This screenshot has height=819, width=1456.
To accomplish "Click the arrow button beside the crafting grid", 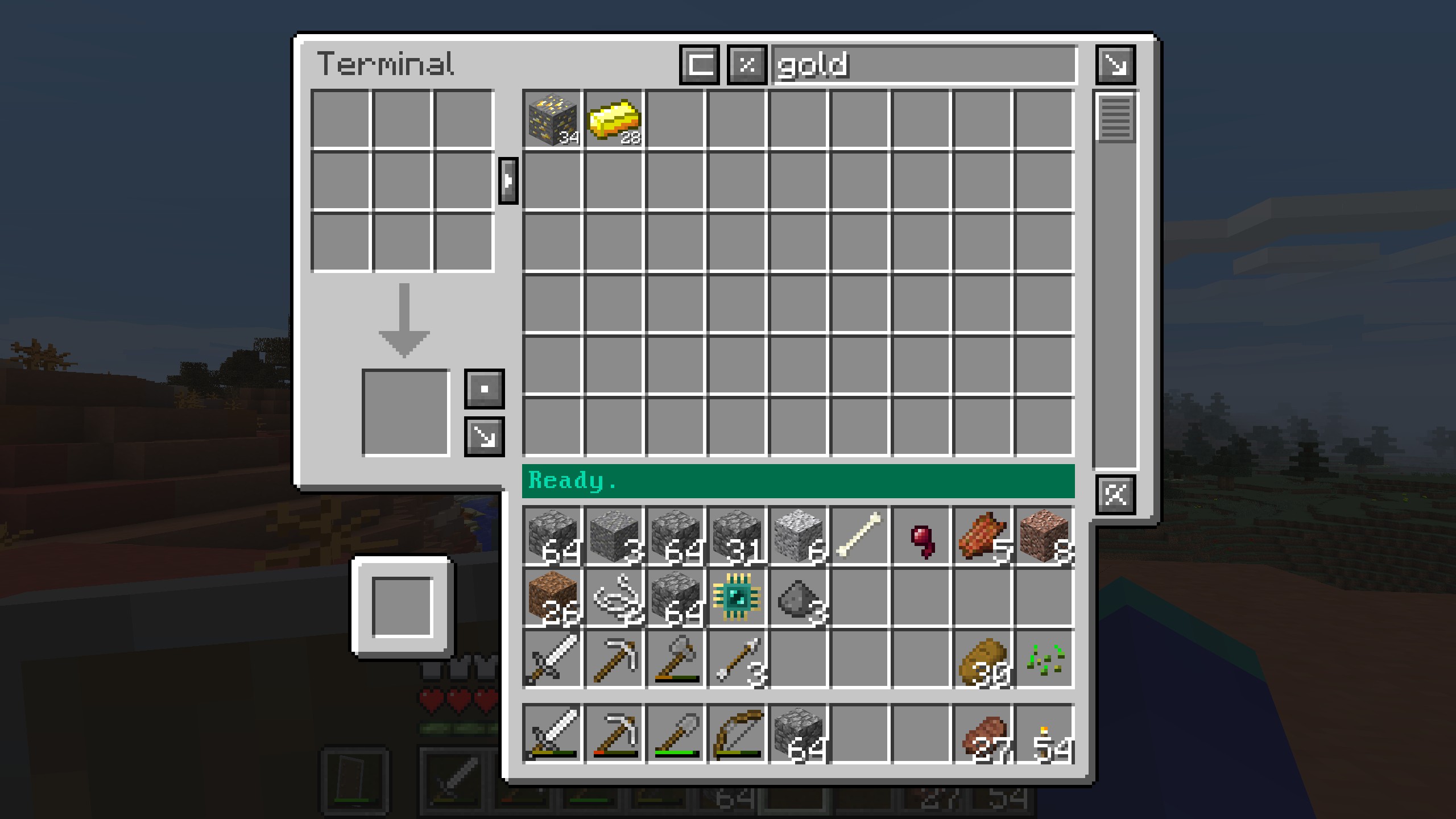I will pos(508,181).
